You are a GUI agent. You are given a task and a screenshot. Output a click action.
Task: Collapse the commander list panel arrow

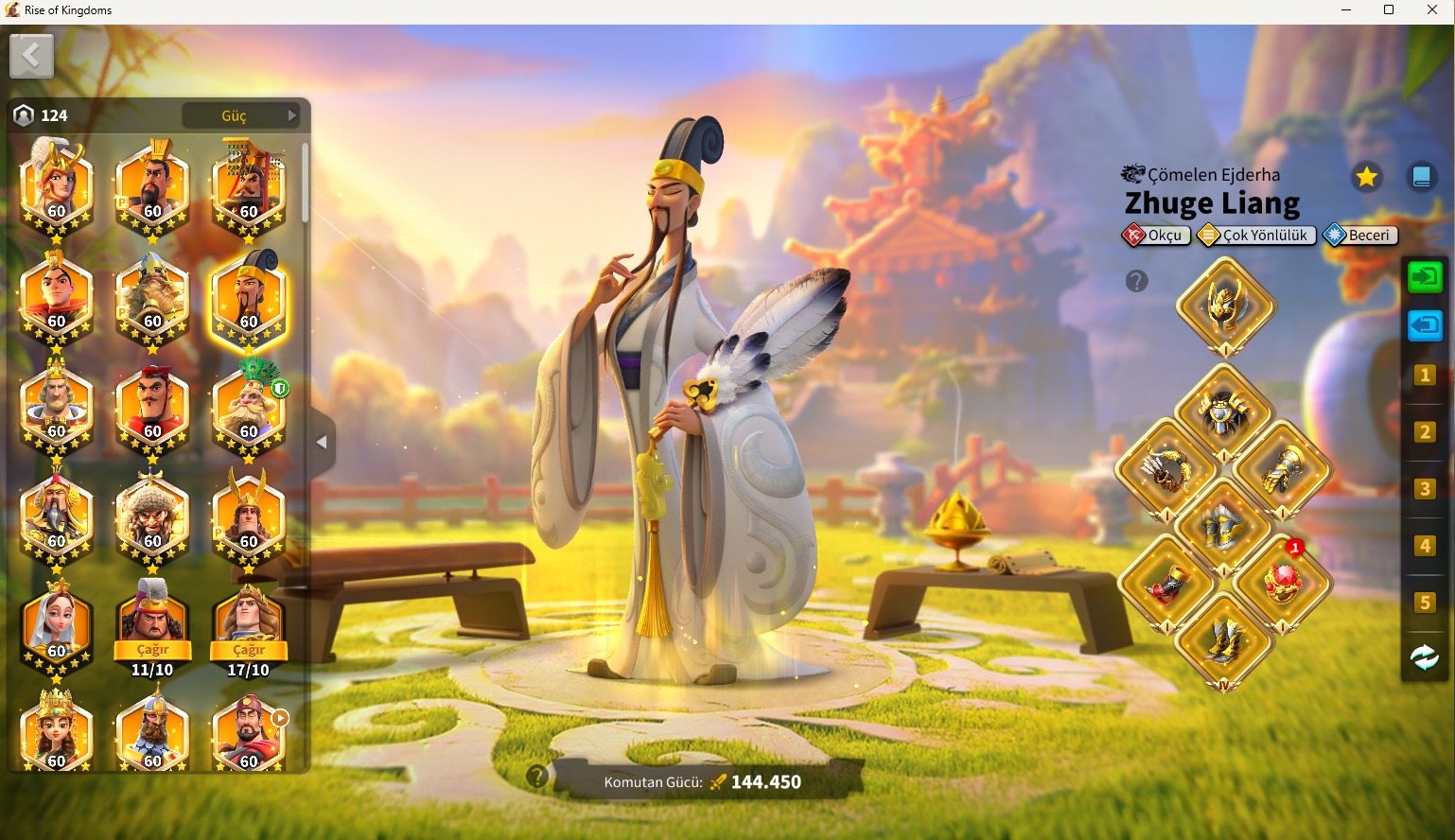[x=322, y=442]
